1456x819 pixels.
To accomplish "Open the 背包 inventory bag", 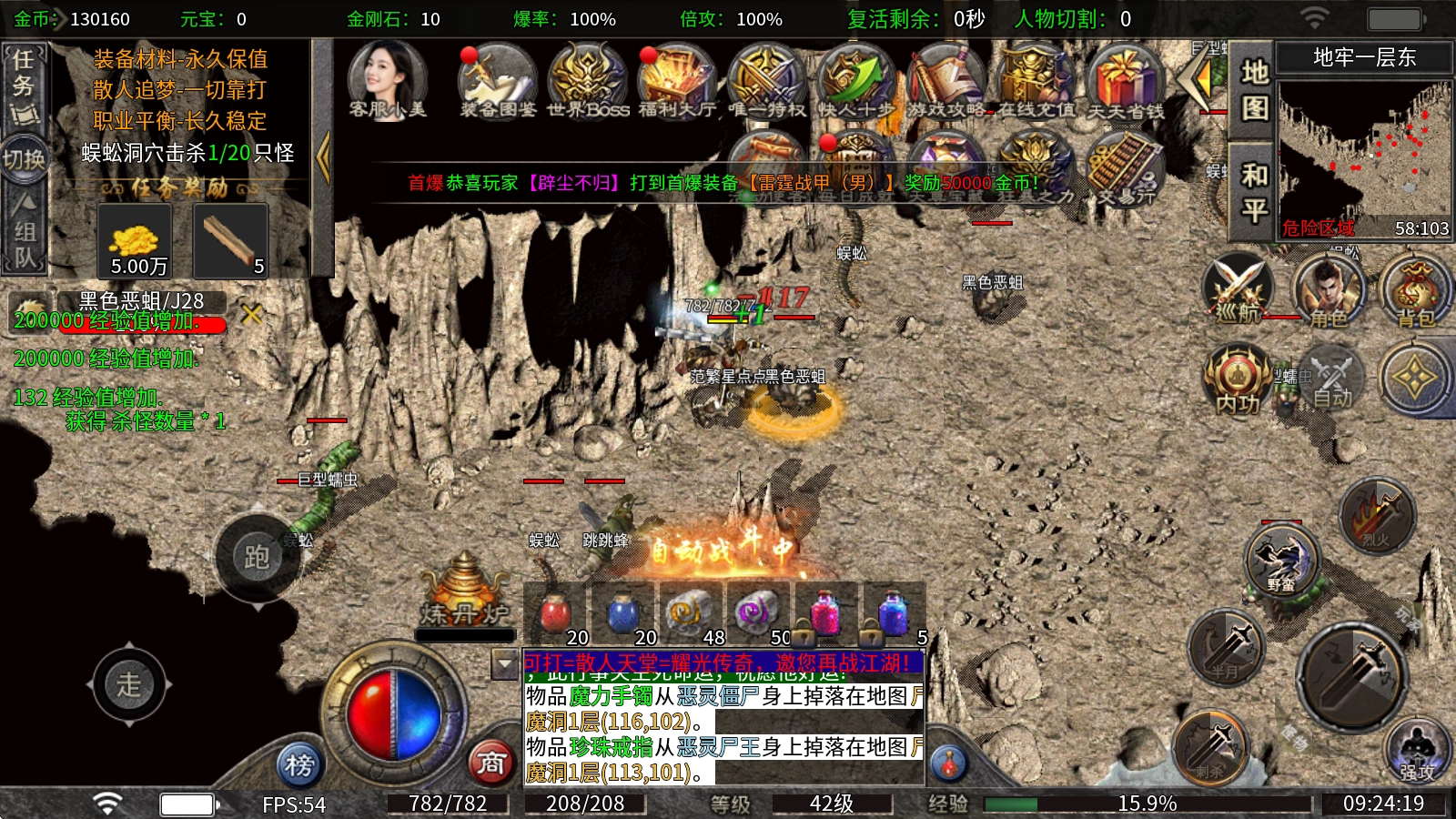I will [x=1415, y=289].
